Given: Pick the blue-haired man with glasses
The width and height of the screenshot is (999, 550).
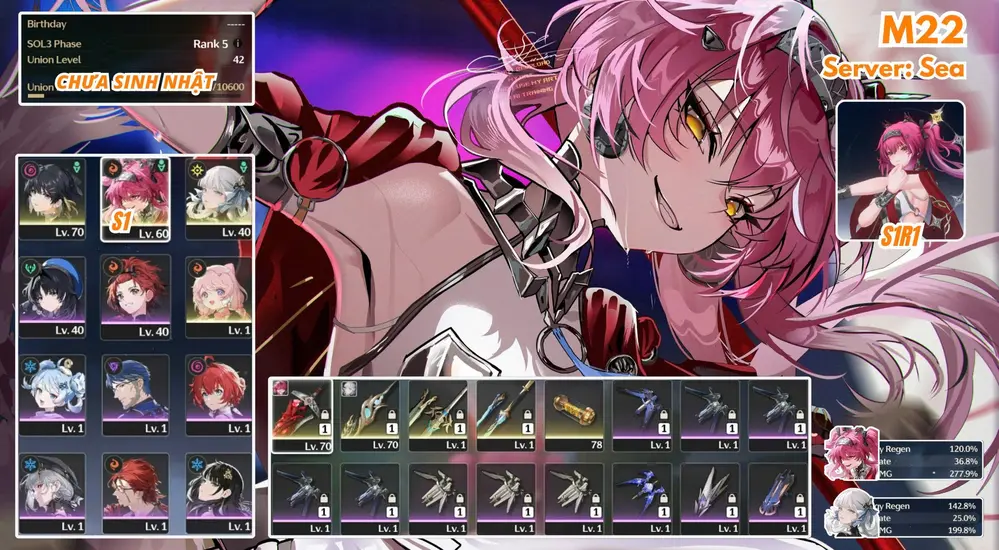Looking at the screenshot, I should 135,395.
